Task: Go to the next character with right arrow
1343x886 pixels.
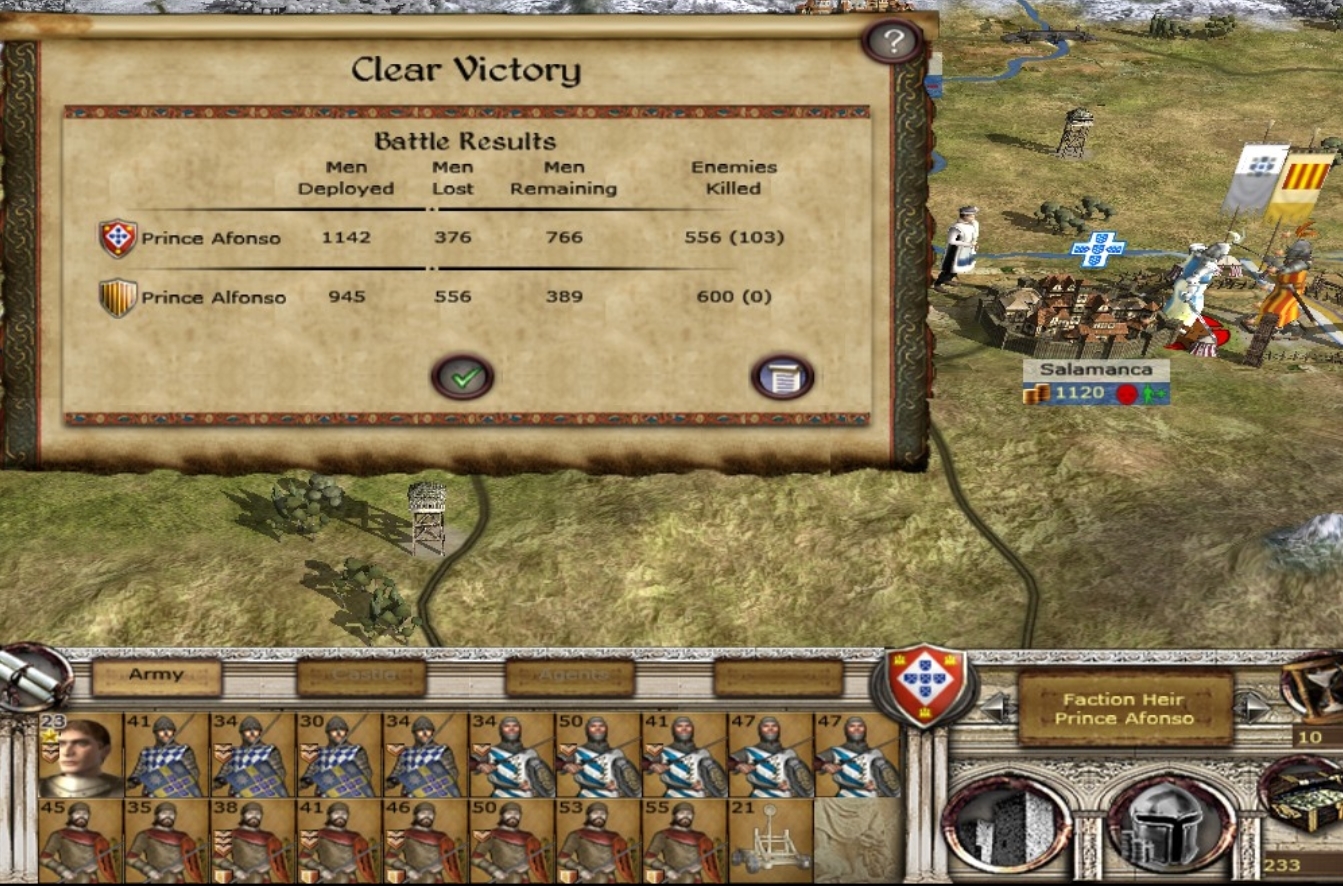Action: (x=1252, y=708)
